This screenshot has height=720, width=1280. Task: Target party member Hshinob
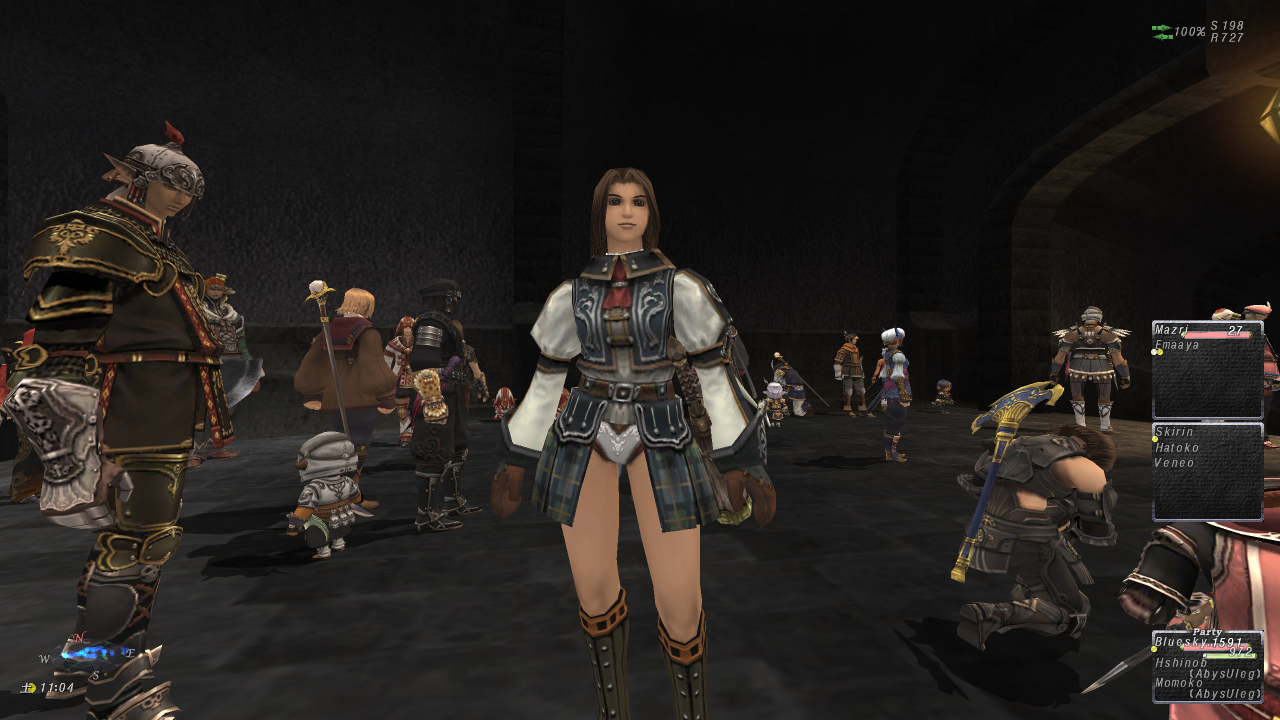click(1180, 662)
